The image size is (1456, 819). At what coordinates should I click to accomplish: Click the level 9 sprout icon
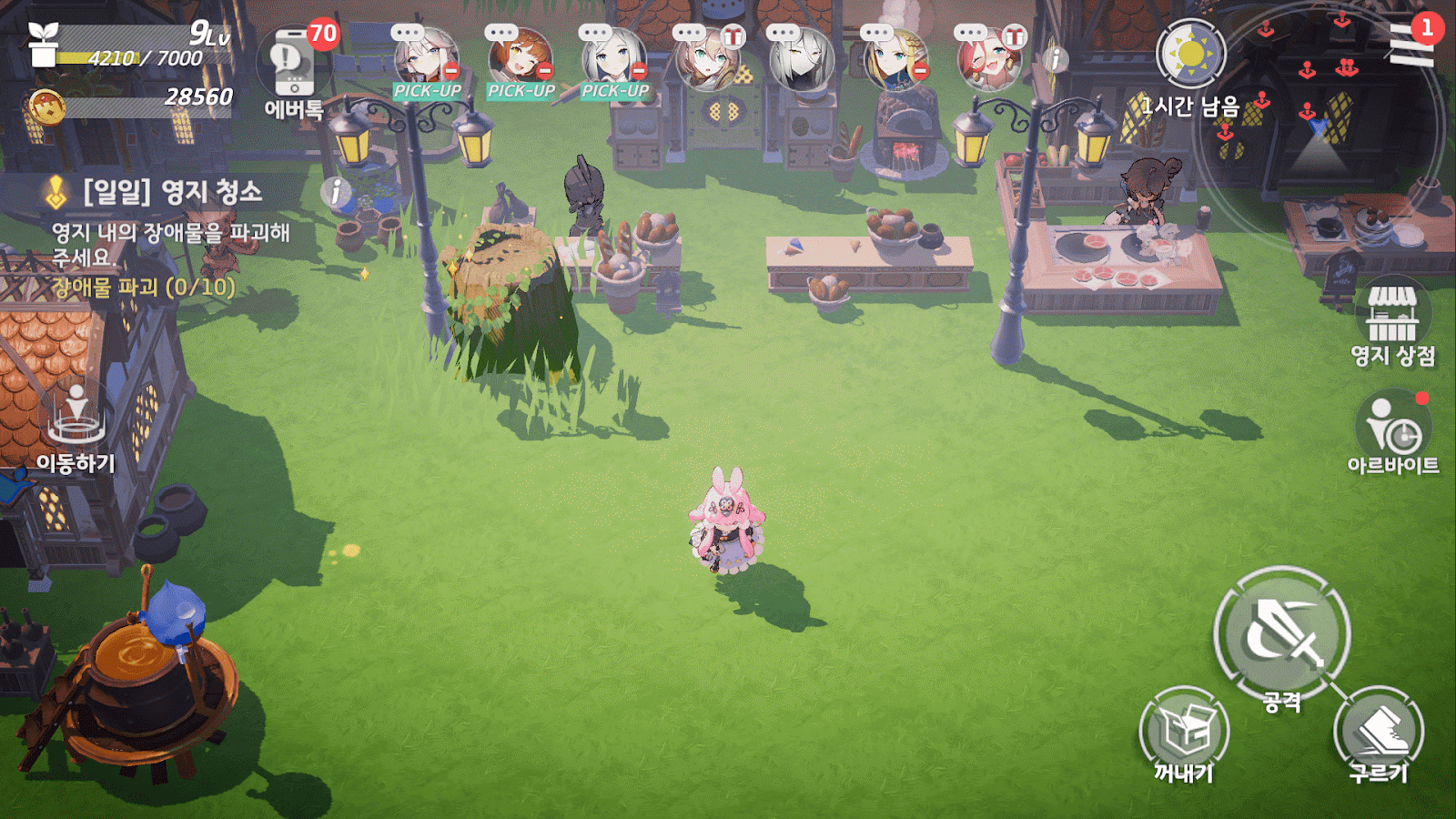(43, 44)
